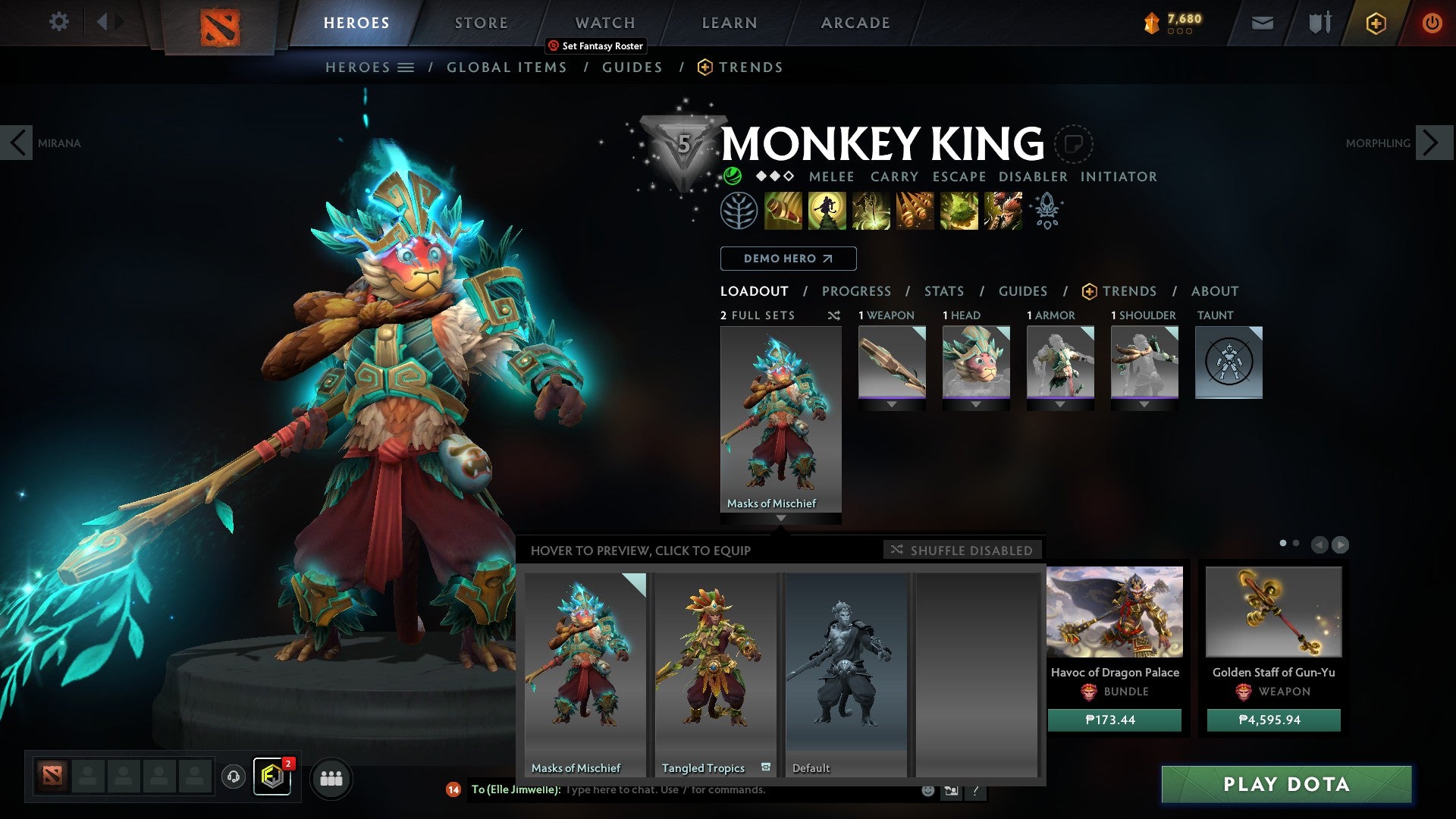Click the second page dot under store items
The height and width of the screenshot is (819, 1456).
point(1296,543)
